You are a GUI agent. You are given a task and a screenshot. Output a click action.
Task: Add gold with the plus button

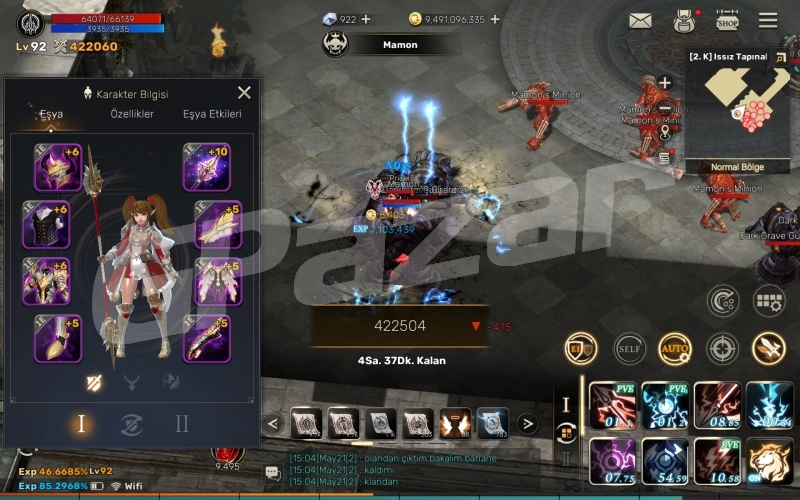pos(495,19)
